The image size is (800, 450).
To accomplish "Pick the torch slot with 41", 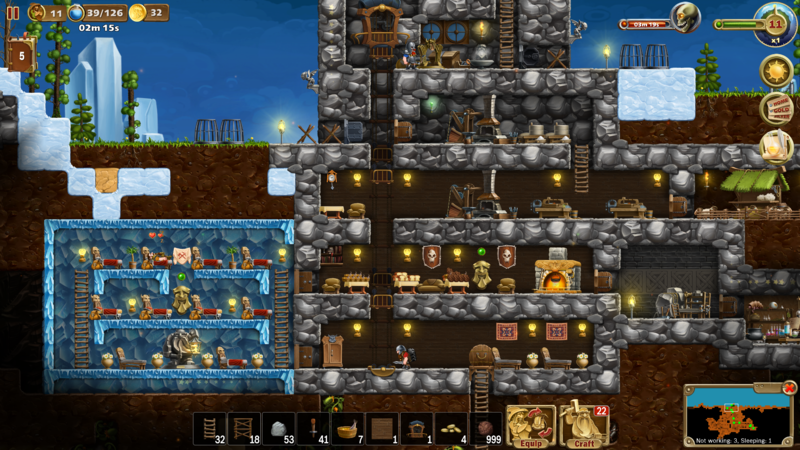I will click(x=313, y=428).
